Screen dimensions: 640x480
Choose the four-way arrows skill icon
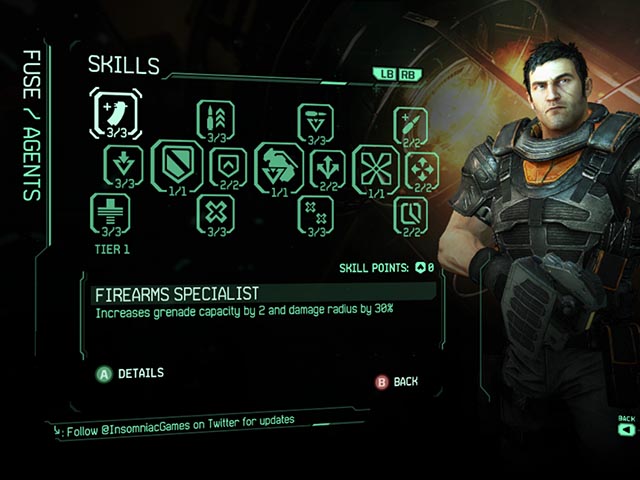pyautogui.click(x=422, y=168)
